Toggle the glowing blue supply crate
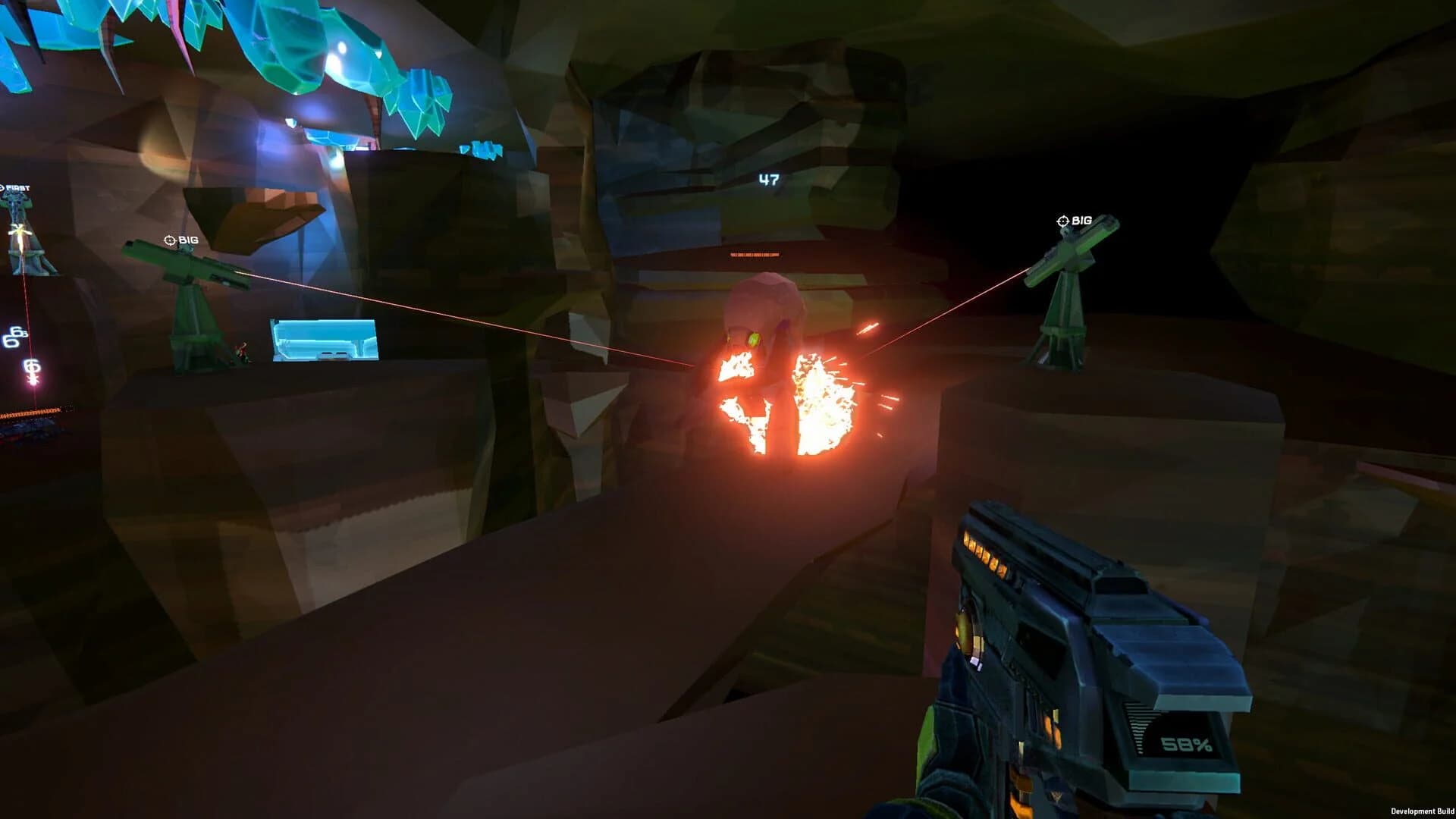1456x819 pixels. coord(322,337)
